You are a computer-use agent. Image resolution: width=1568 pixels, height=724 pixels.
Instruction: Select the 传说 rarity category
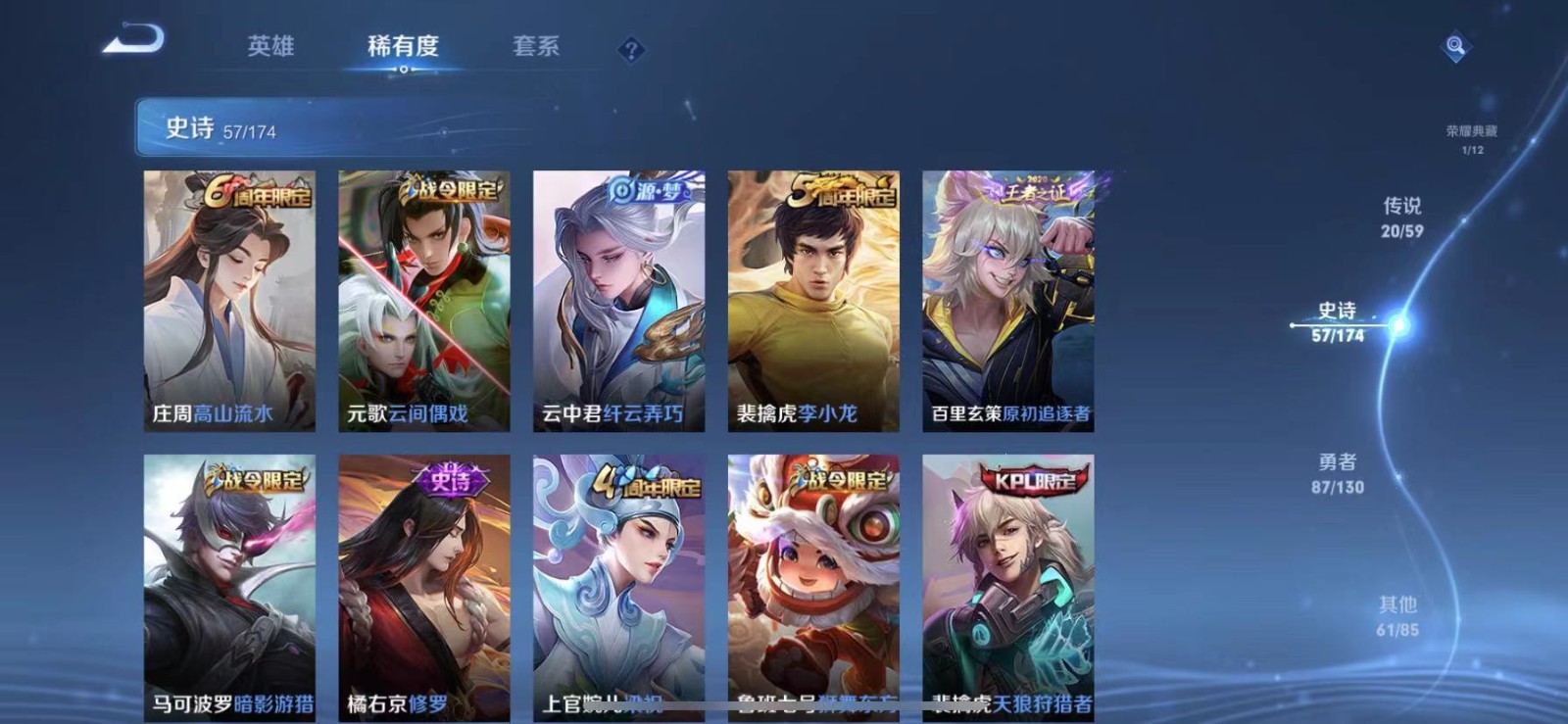coord(1403,216)
